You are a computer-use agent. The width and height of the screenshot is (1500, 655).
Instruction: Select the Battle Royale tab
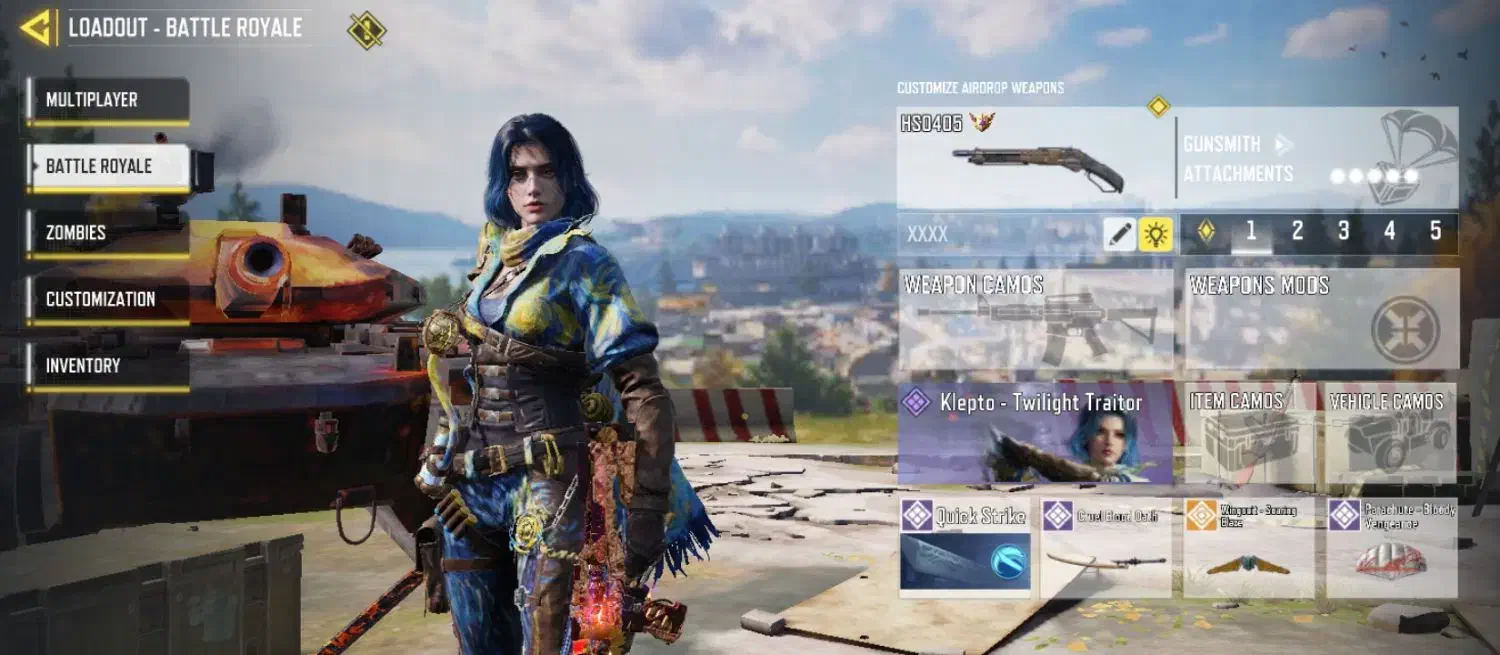click(x=108, y=166)
